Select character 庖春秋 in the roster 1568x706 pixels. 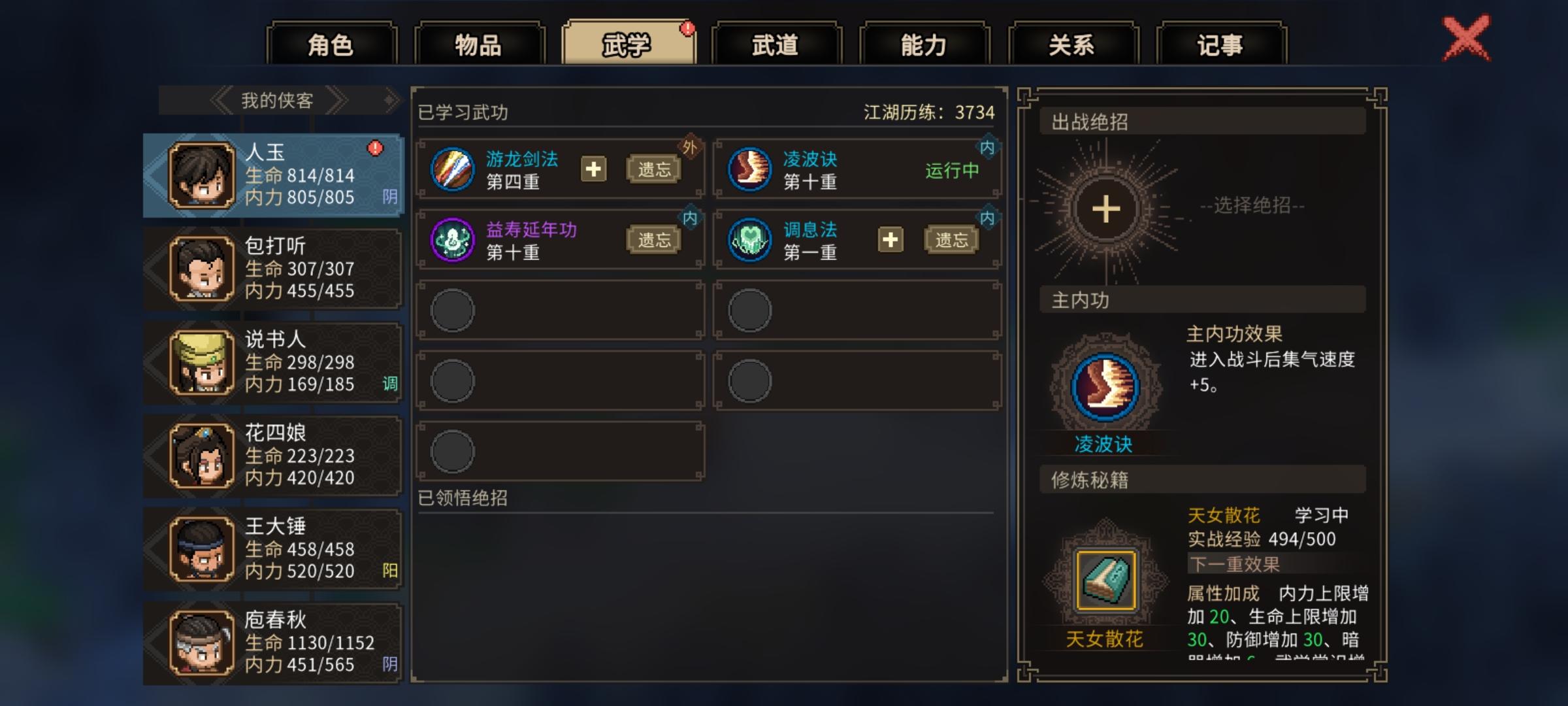[274, 644]
